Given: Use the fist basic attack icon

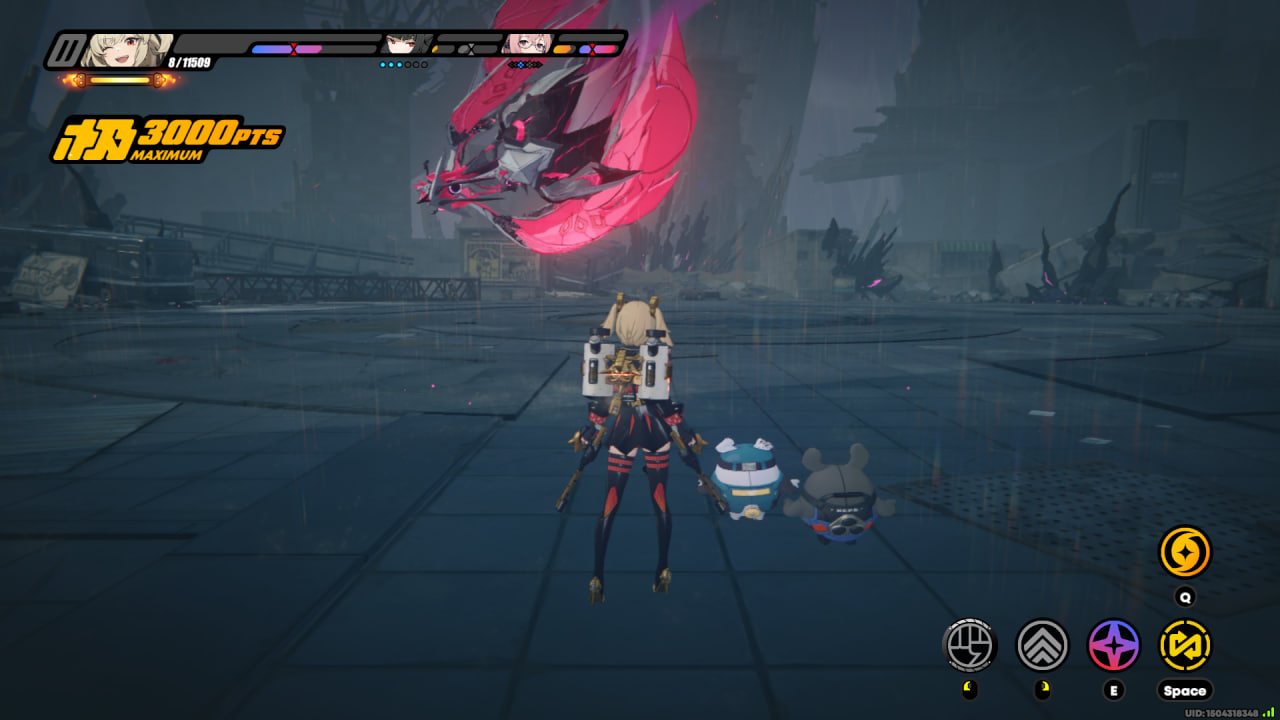Looking at the screenshot, I should click(970, 645).
